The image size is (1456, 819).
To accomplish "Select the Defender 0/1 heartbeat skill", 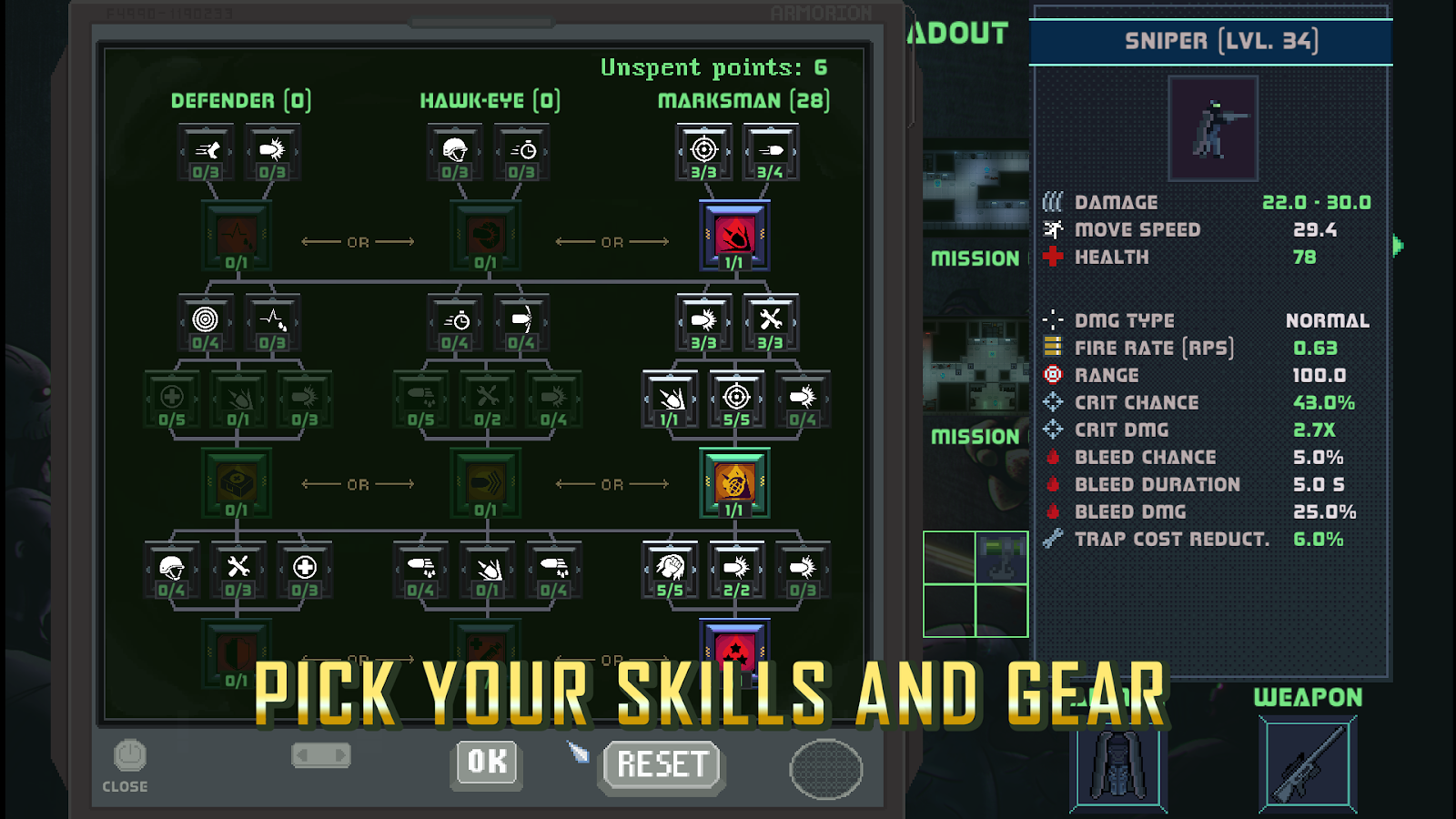I will click(x=237, y=236).
